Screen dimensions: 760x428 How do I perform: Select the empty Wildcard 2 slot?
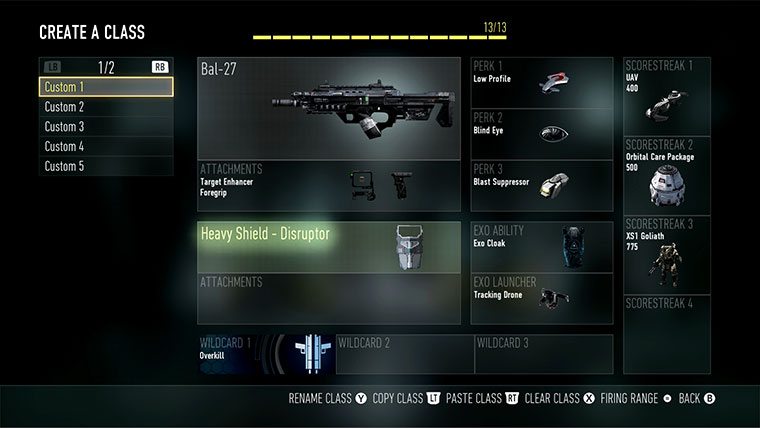click(x=404, y=354)
